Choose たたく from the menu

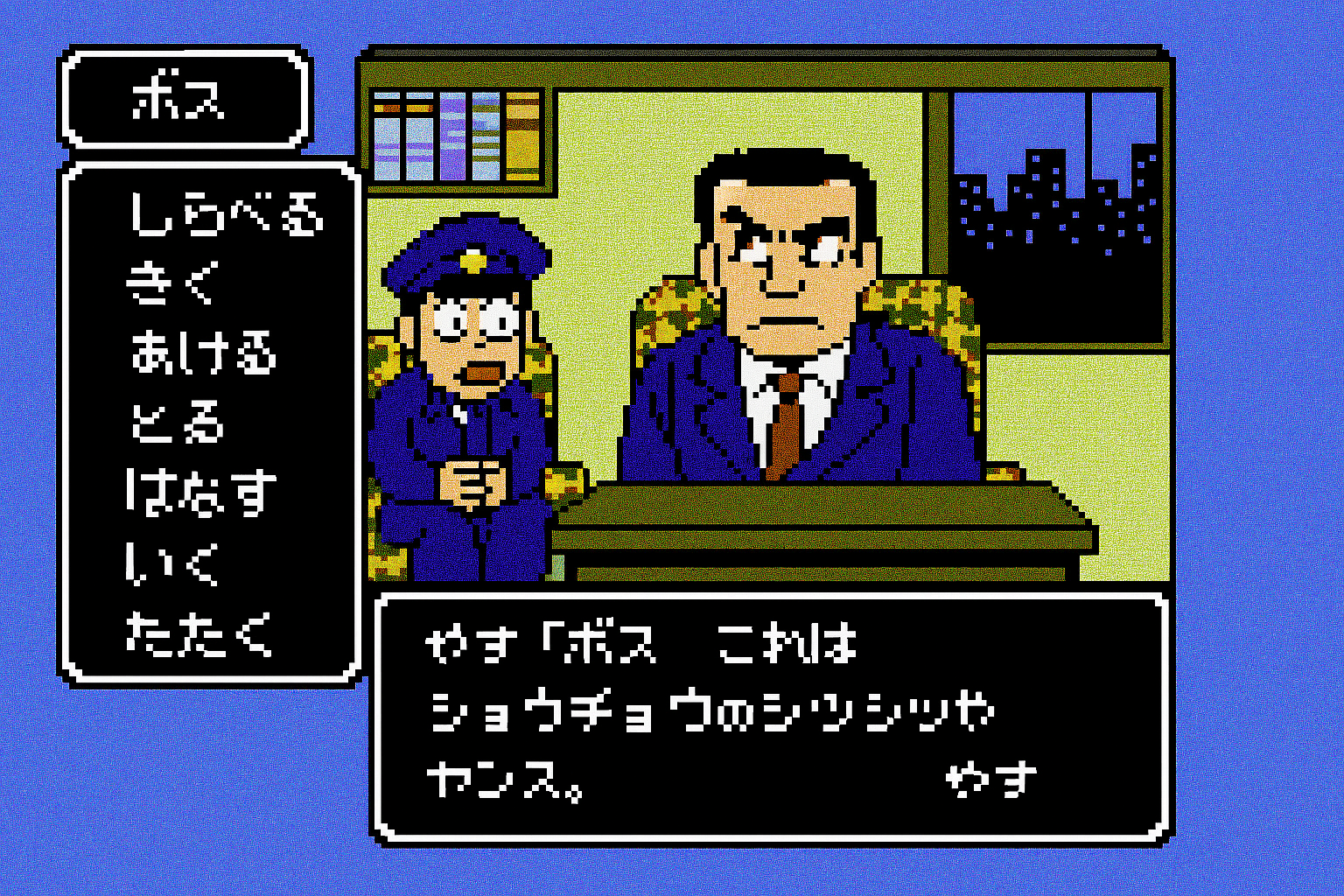point(199,633)
